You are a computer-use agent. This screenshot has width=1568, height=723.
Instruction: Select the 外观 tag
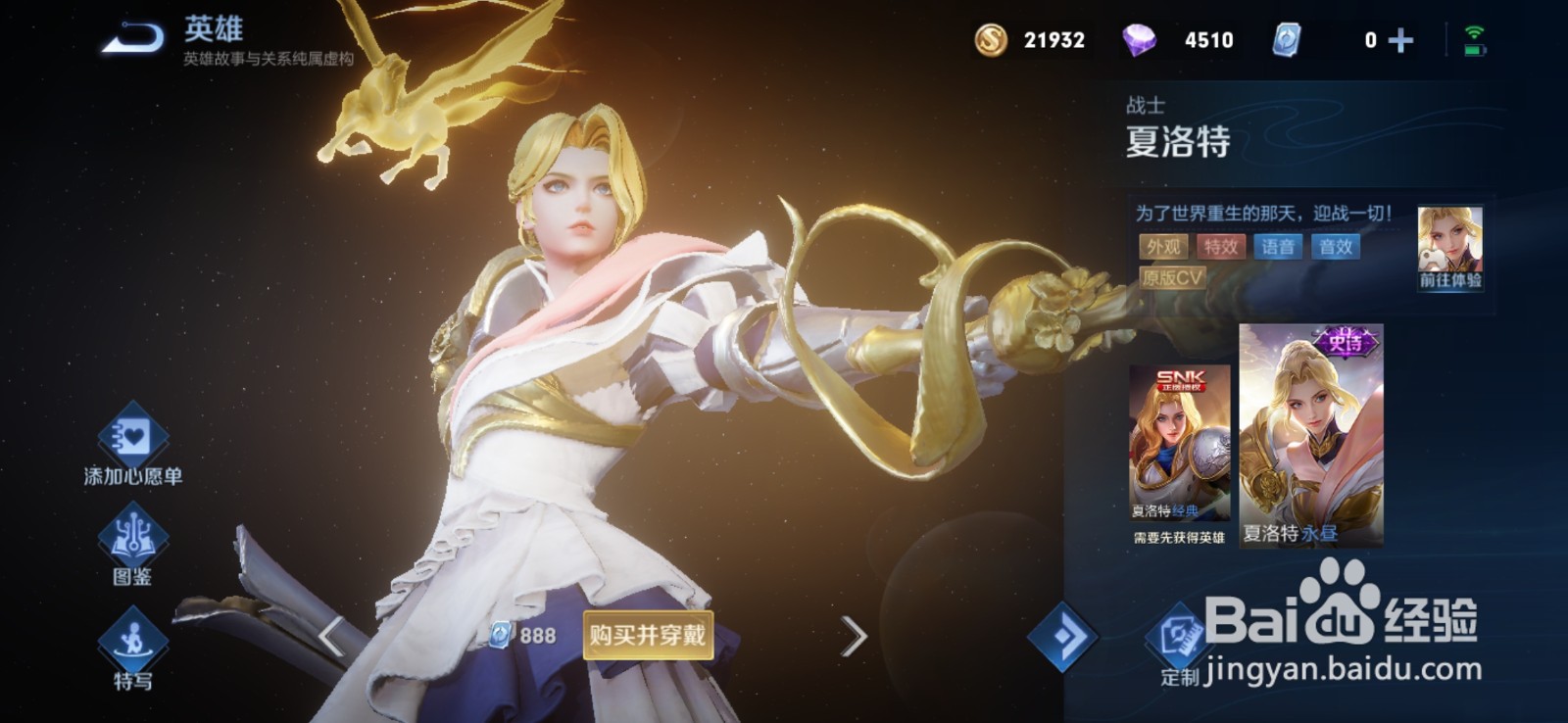[1163, 247]
